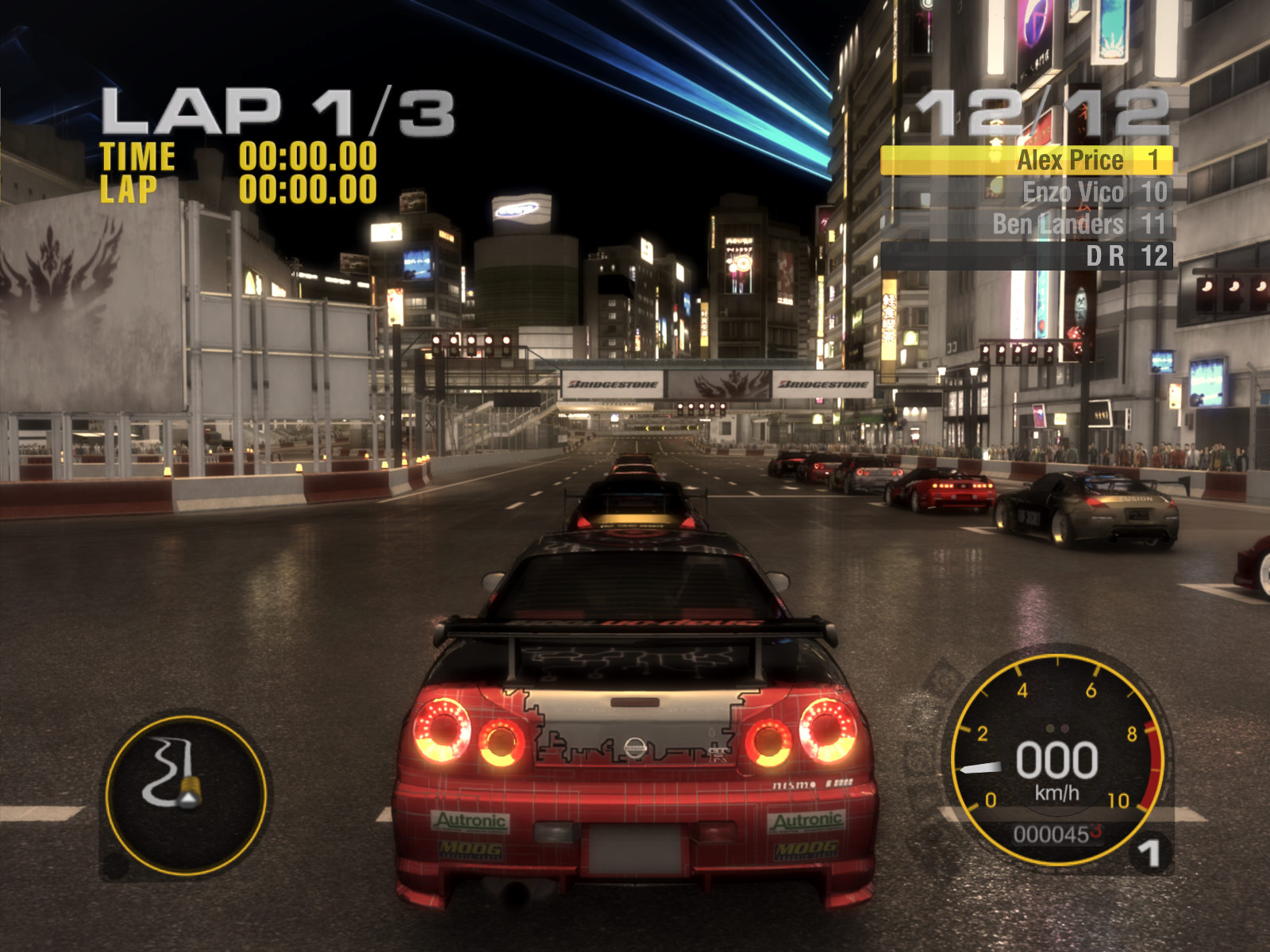Click the circular track minimap
Viewport: 1270px width, 952px height.
[186, 794]
